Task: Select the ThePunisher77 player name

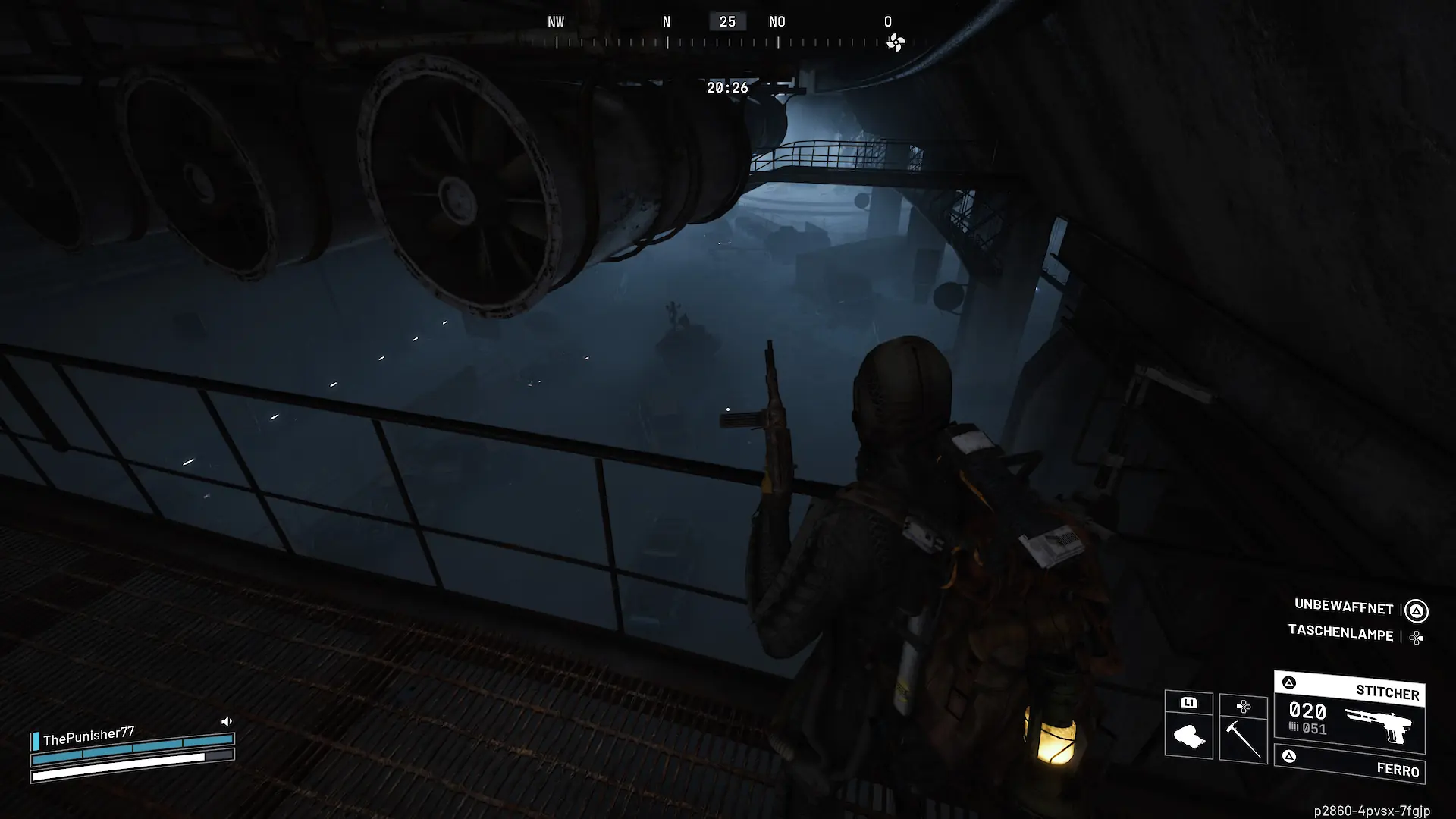Action: point(88,735)
